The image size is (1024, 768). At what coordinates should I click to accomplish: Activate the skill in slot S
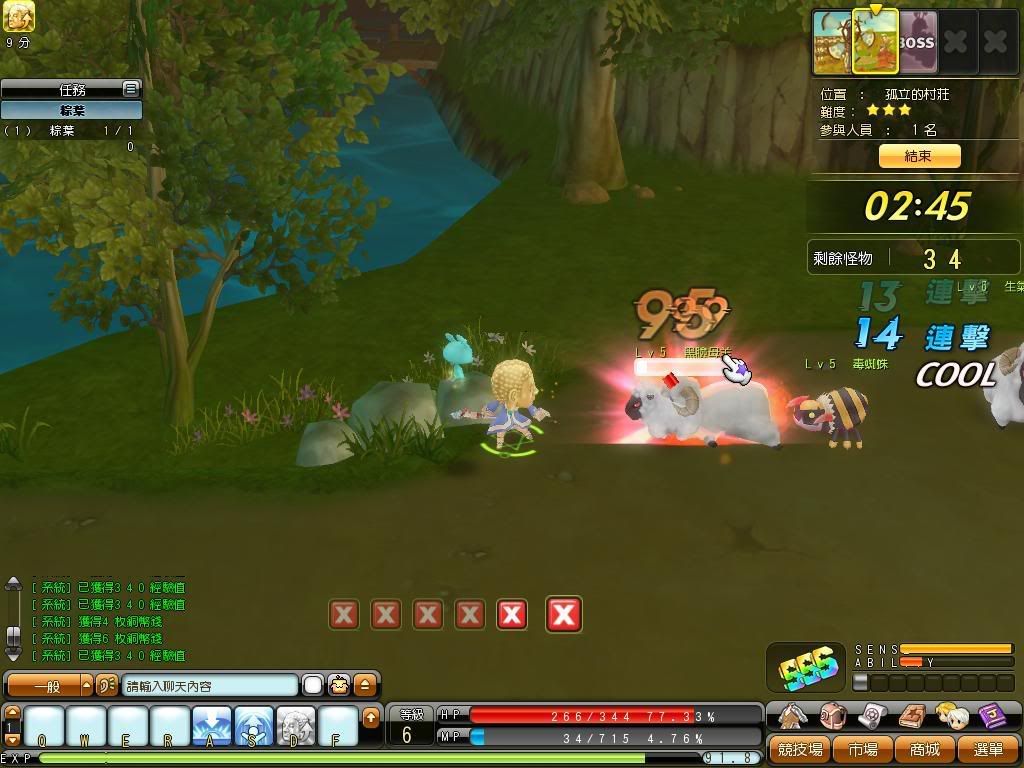click(x=254, y=726)
